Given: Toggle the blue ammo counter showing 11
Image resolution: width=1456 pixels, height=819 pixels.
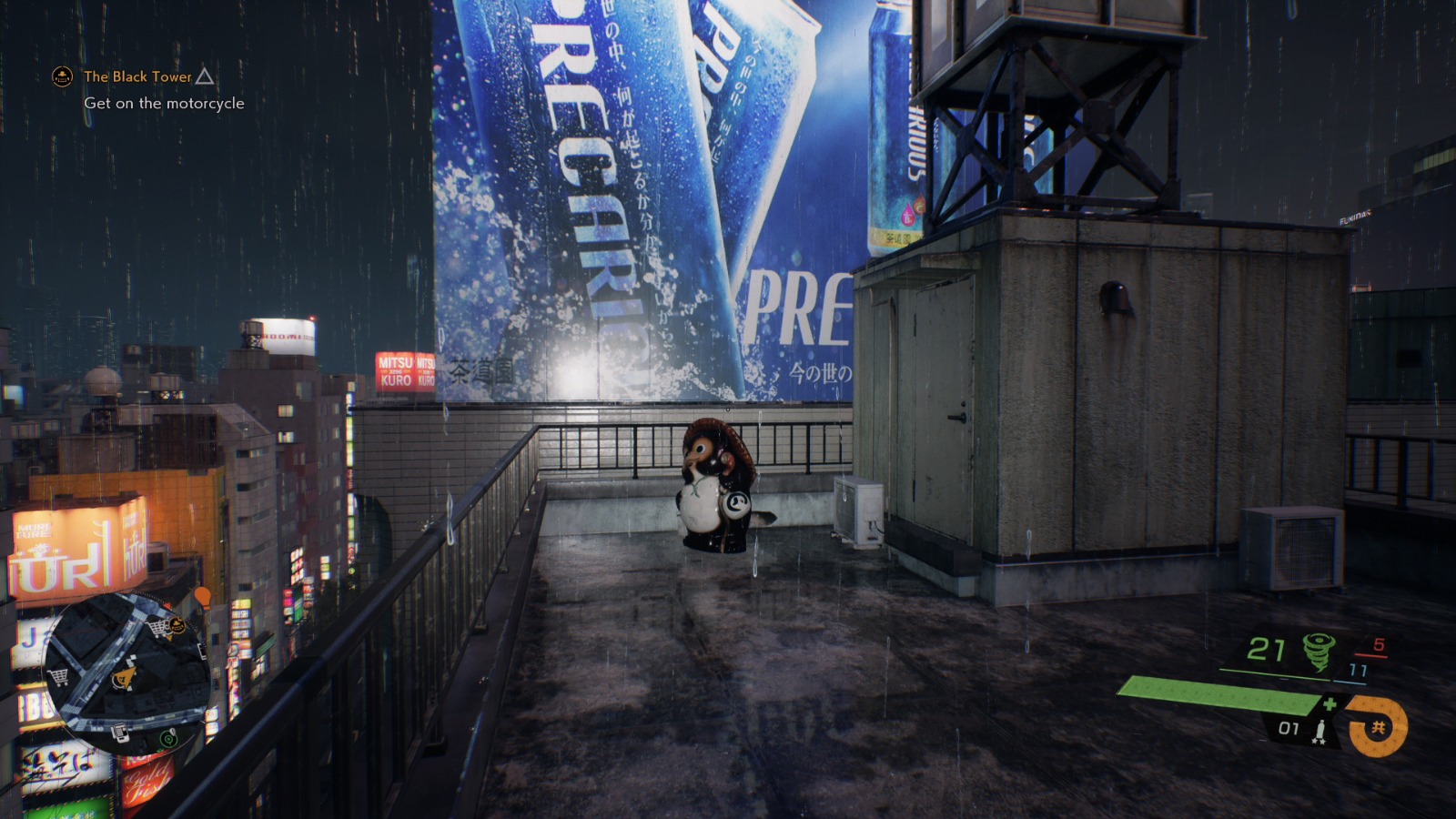Looking at the screenshot, I should point(1358,672).
